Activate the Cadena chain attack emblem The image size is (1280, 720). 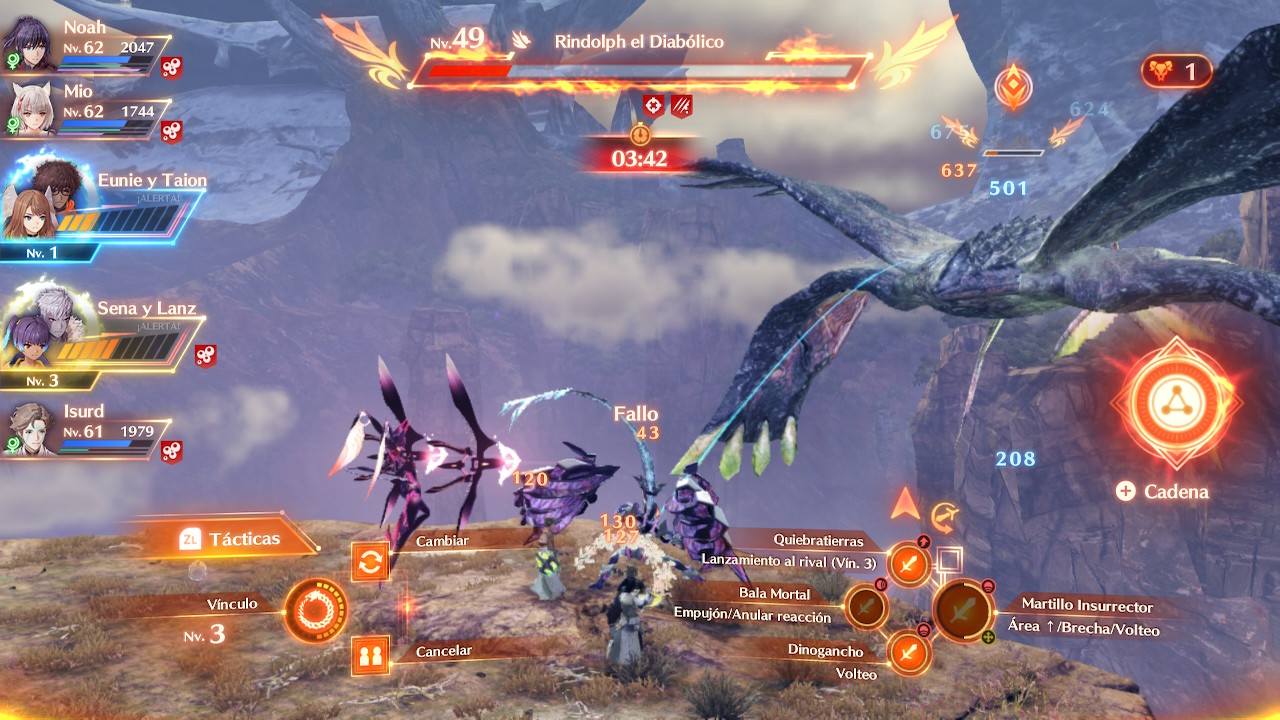point(1175,403)
